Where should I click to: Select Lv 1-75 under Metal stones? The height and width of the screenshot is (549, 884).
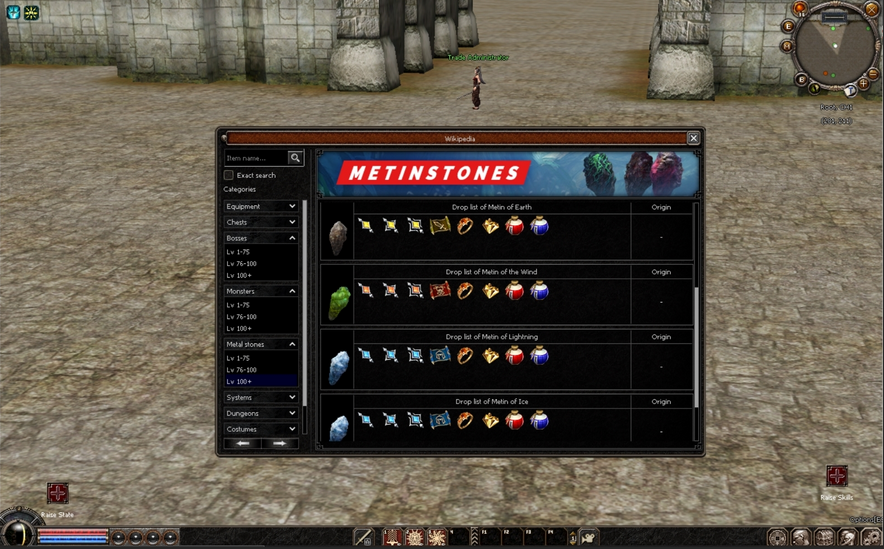(239, 358)
